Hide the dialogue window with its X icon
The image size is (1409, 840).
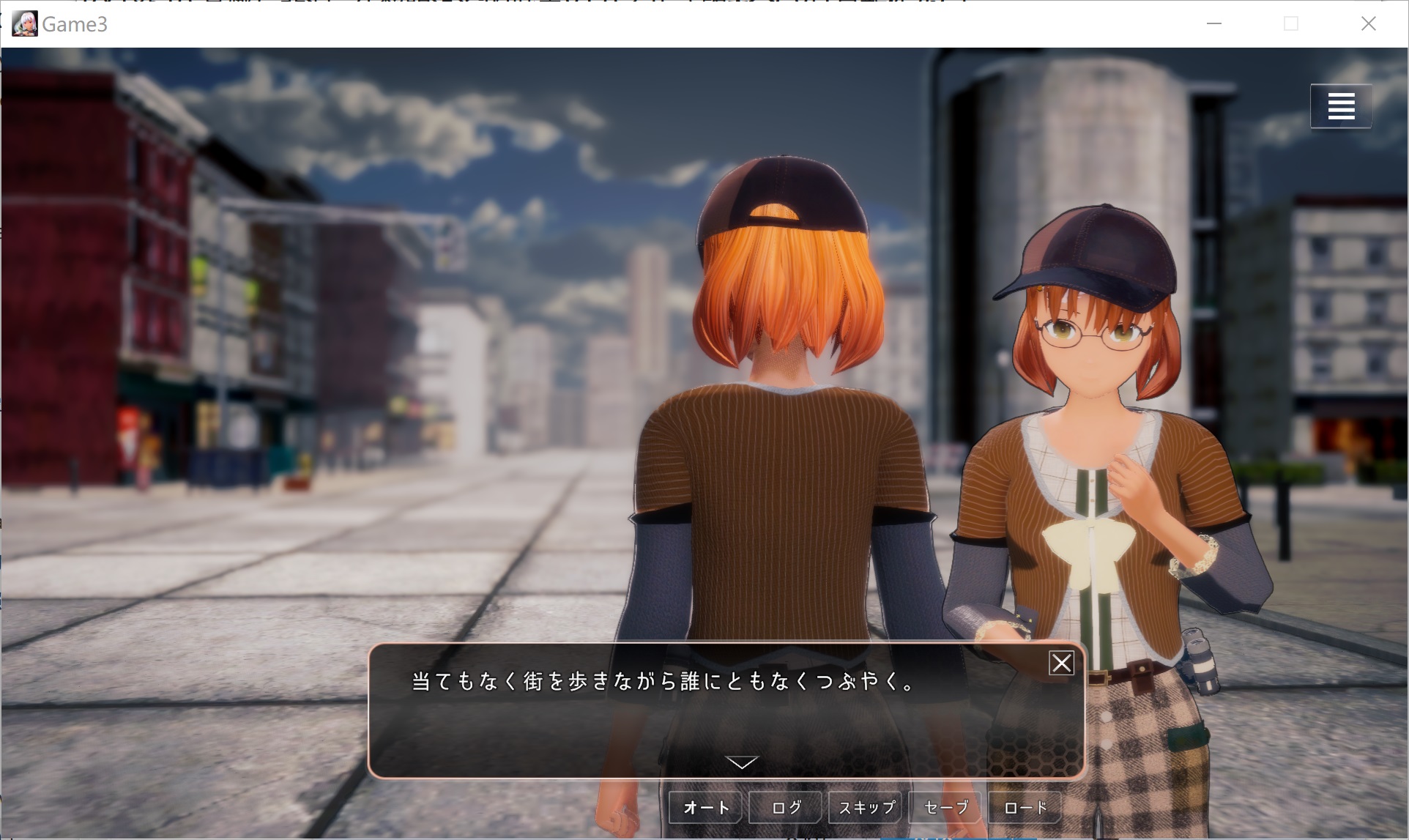coord(1060,664)
